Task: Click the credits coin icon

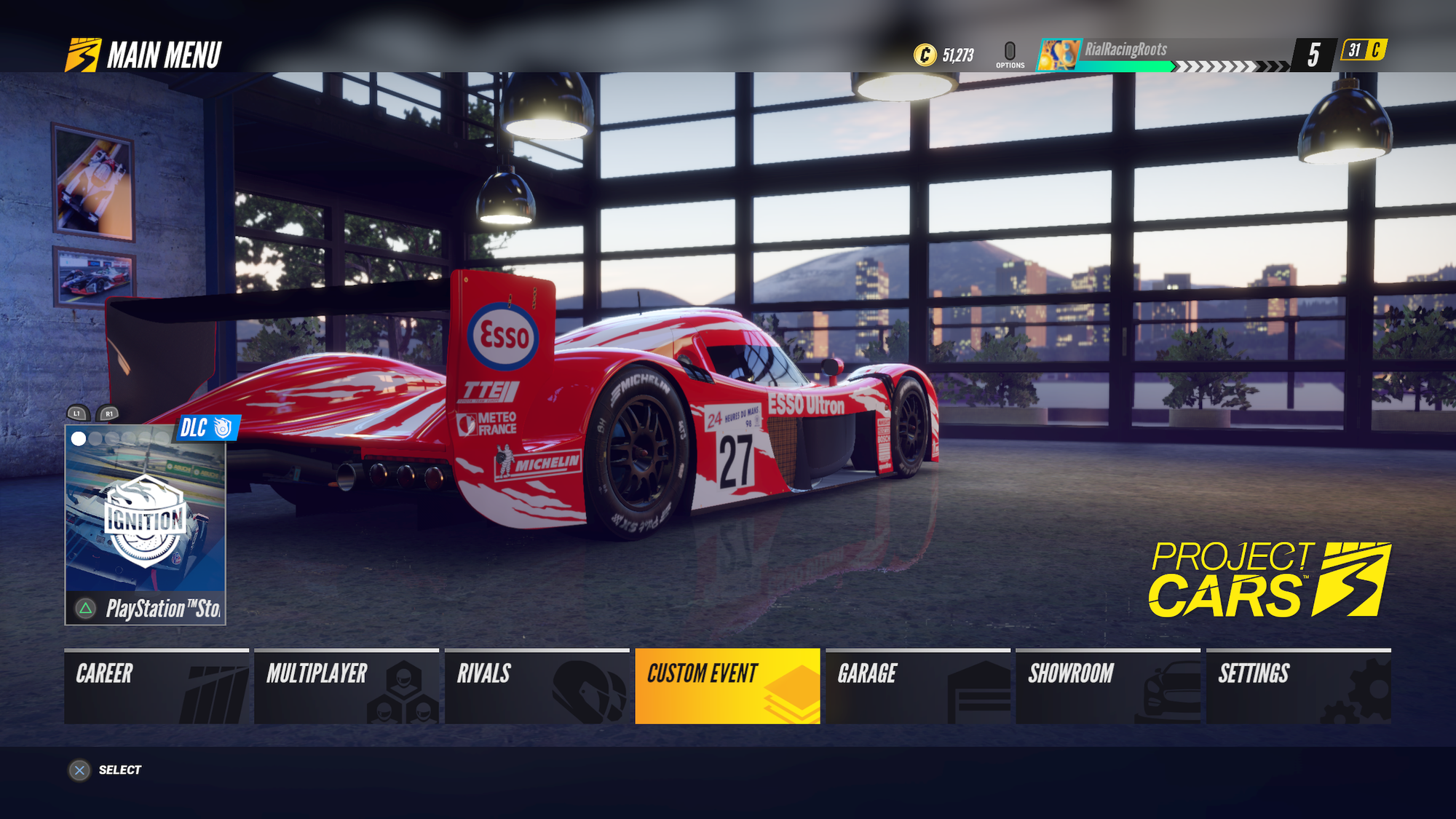Action: click(x=926, y=54)
